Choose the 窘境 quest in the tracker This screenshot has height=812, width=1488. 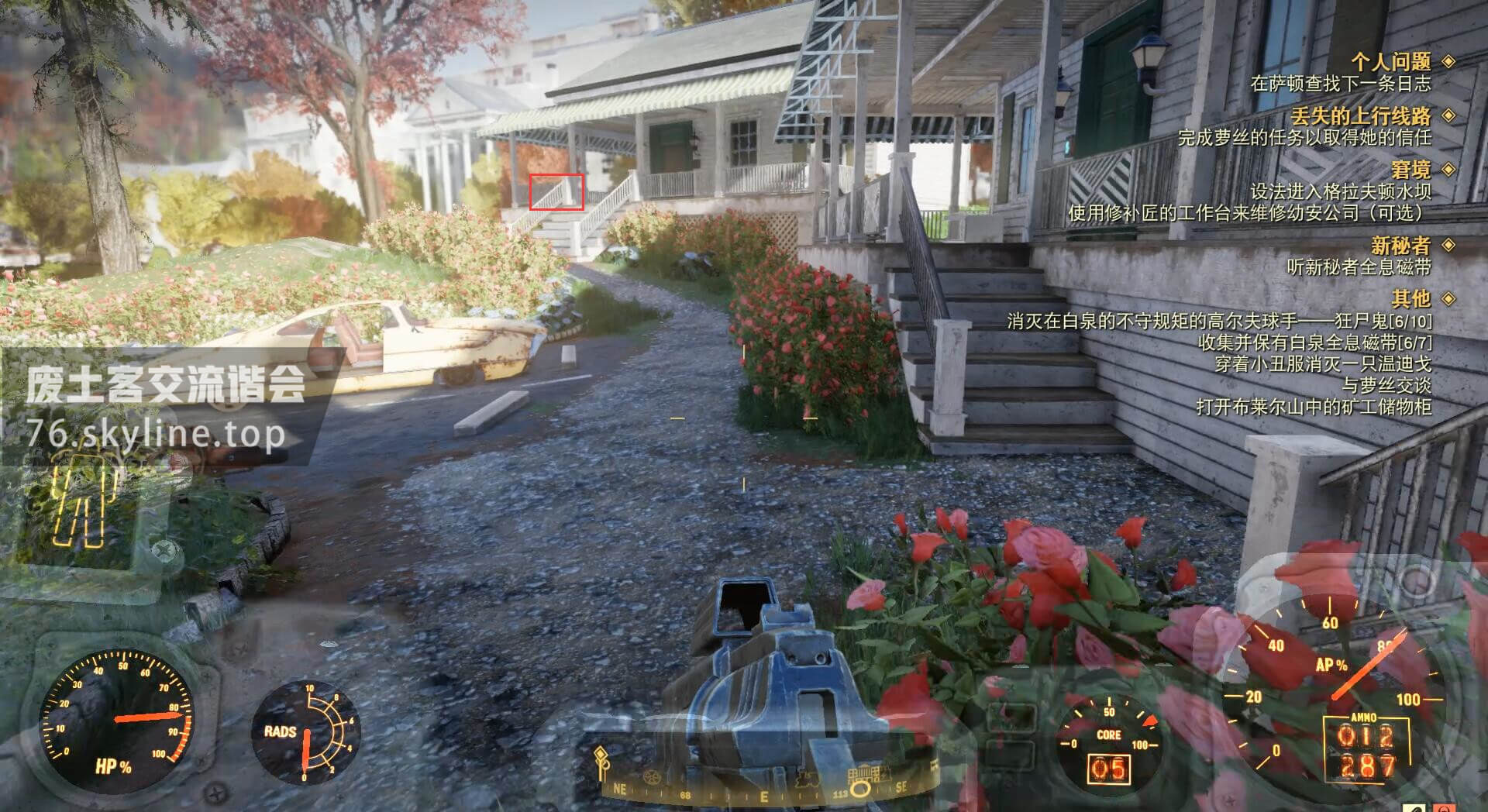point(1410,170)
